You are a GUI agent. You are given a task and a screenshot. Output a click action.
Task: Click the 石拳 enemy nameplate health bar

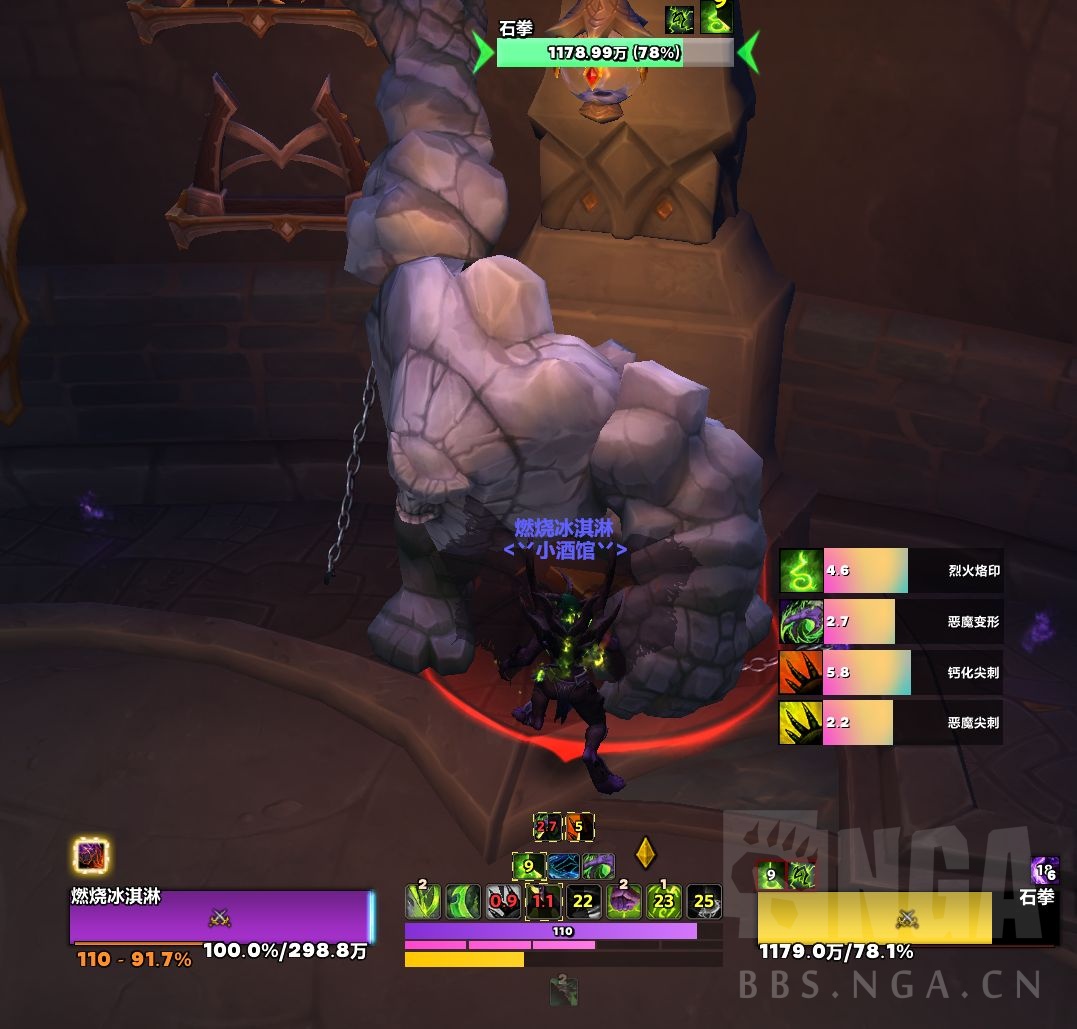click(x=615, y=53)
